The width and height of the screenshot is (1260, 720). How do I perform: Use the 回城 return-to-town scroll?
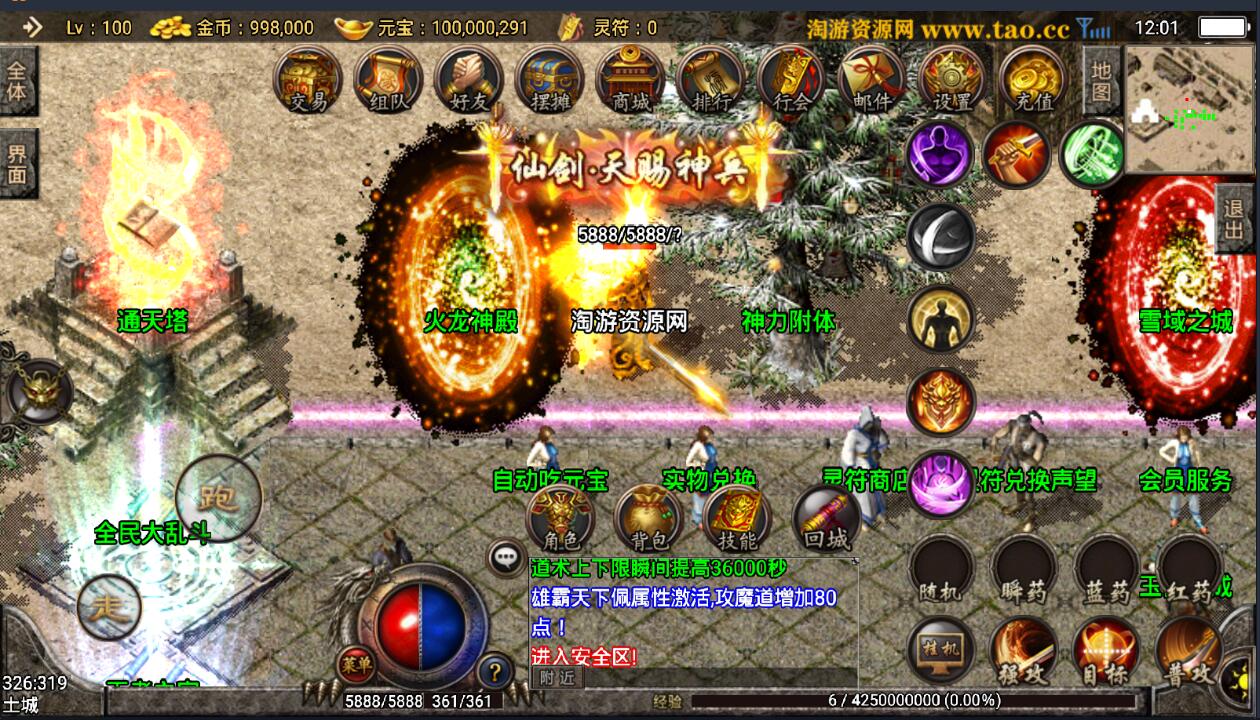click(826, 518)
